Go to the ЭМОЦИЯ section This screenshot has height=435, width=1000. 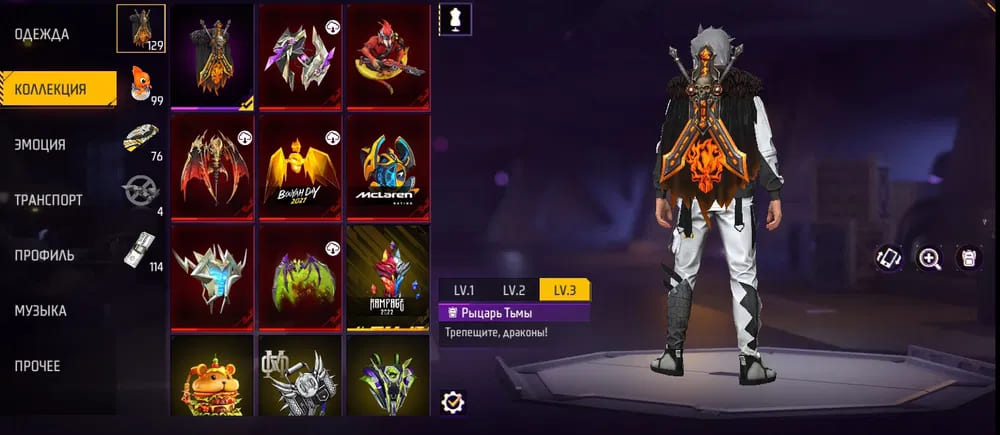pyautogui.click(x=41, y=144)
